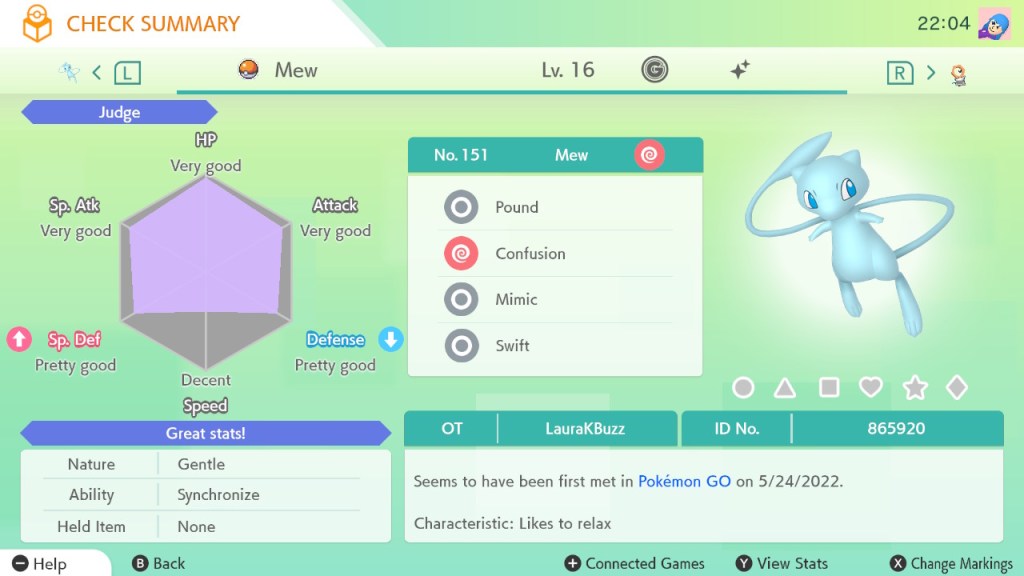Switch to View Stats
Viewport: 1024px width, 576px height.
coord(782,563)
